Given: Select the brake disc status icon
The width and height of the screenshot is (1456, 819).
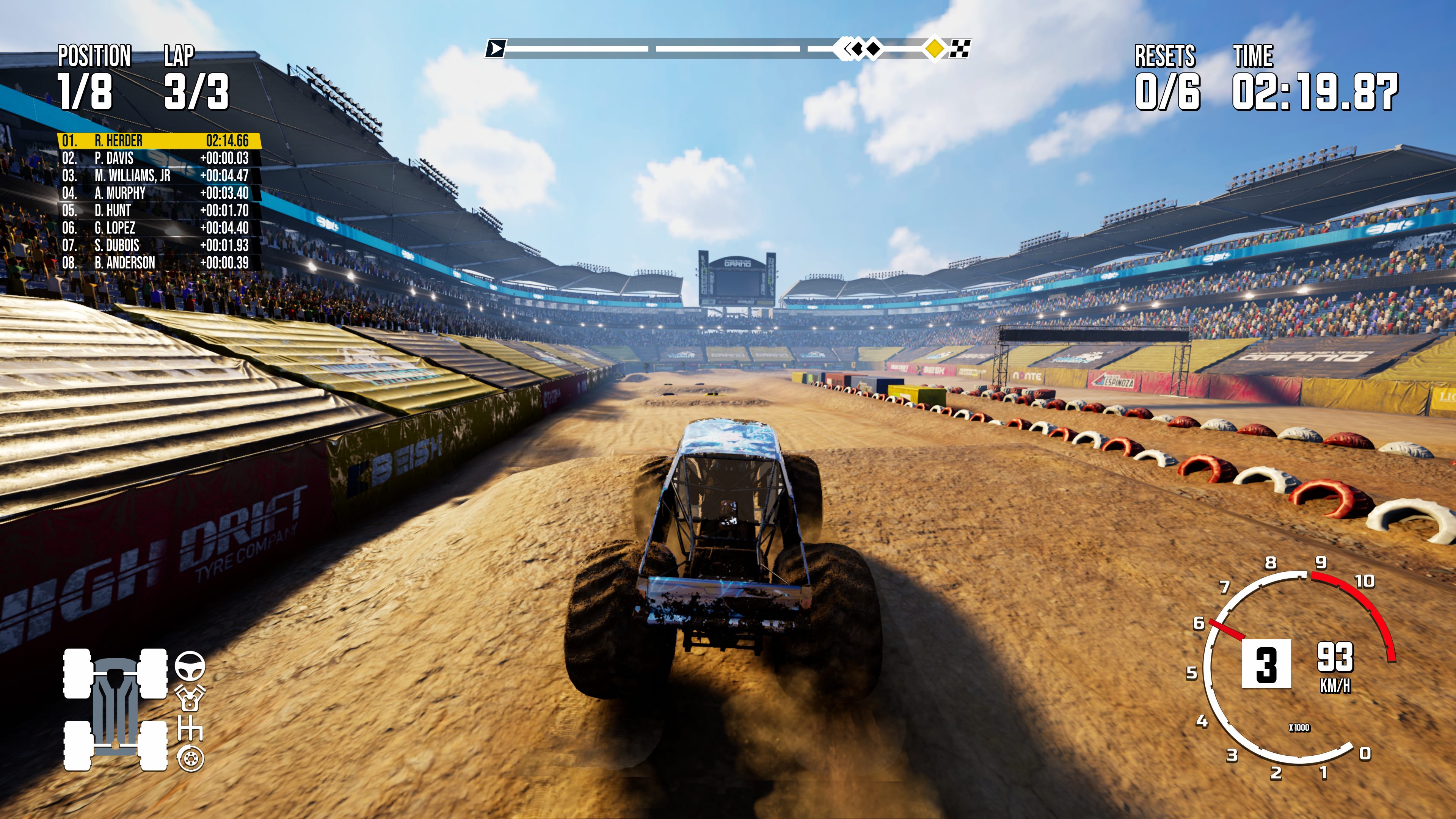Looking at the screenshot, I should (x=190, y=758).
